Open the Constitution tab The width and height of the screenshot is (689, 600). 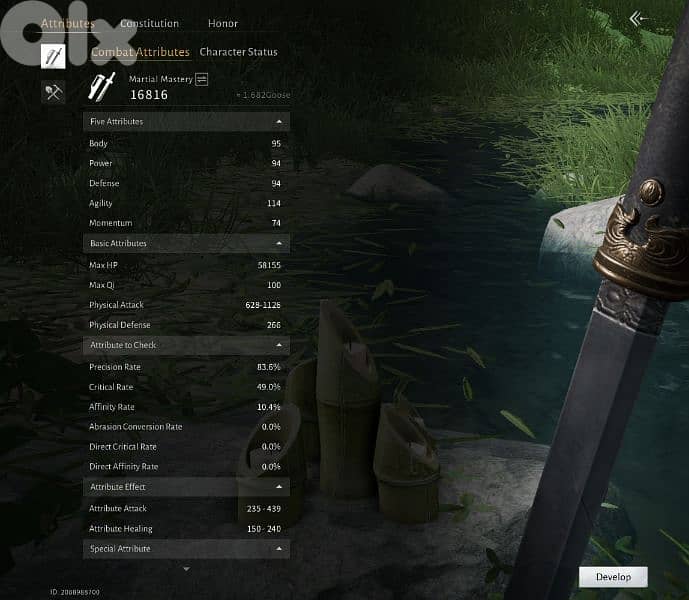tap(149, 23)
